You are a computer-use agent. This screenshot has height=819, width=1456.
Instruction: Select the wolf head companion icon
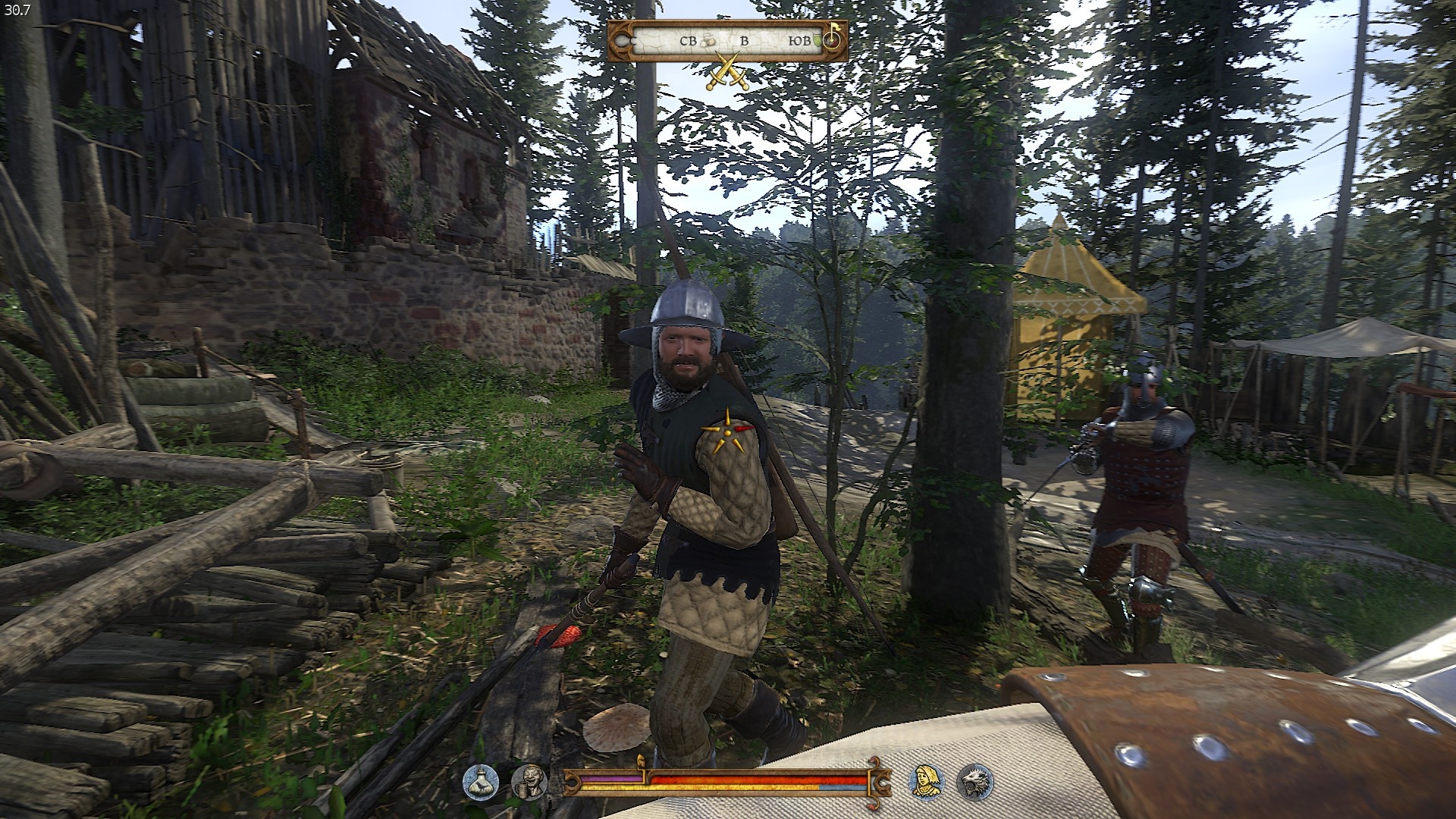(977, 783)
